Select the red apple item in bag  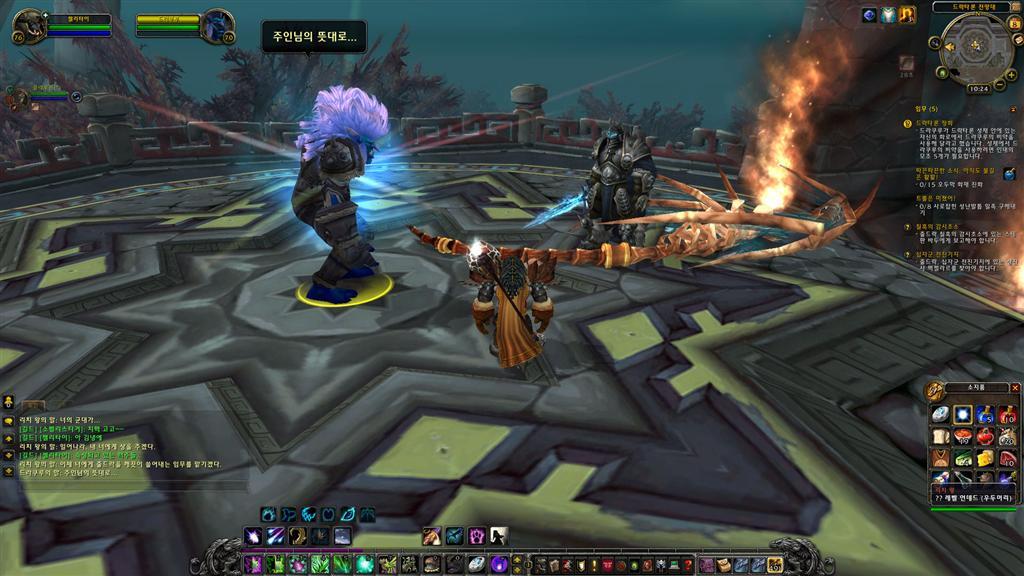point(985,436)
